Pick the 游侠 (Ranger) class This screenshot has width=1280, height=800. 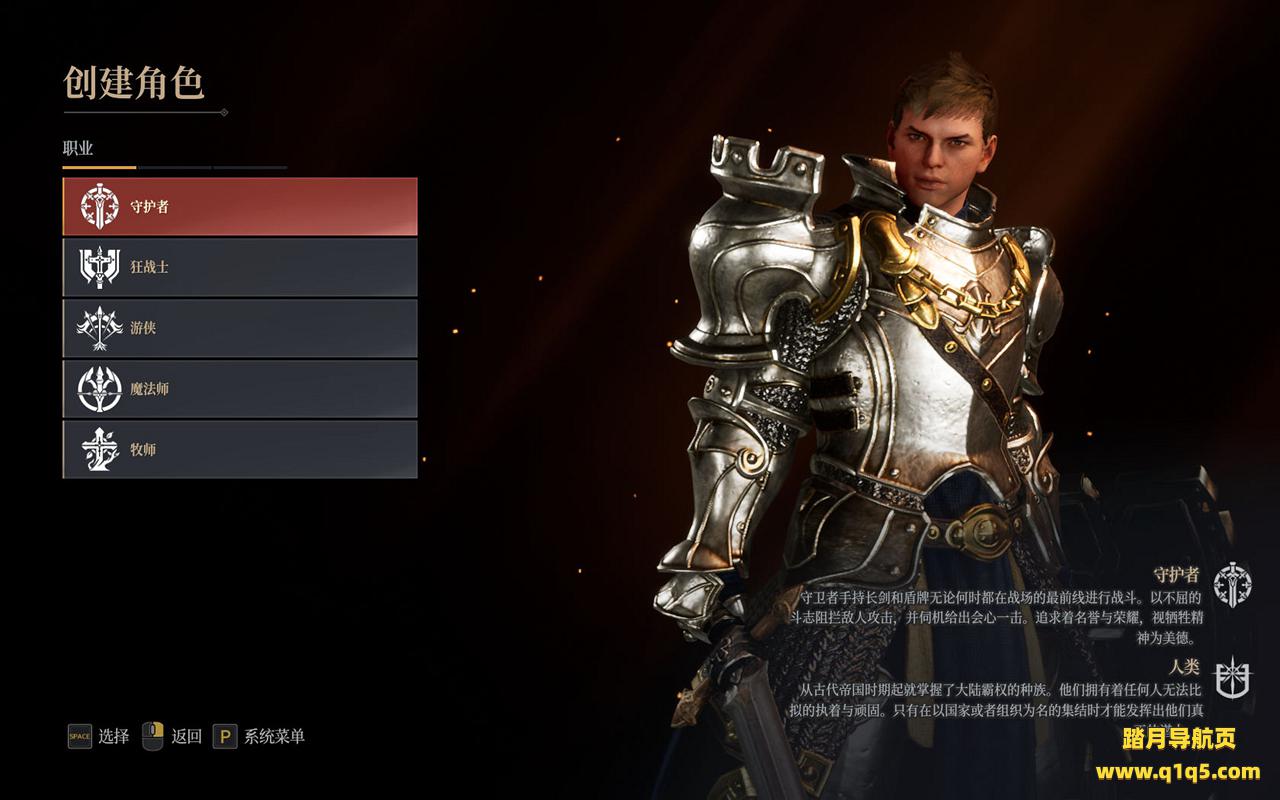pos(240,328)
